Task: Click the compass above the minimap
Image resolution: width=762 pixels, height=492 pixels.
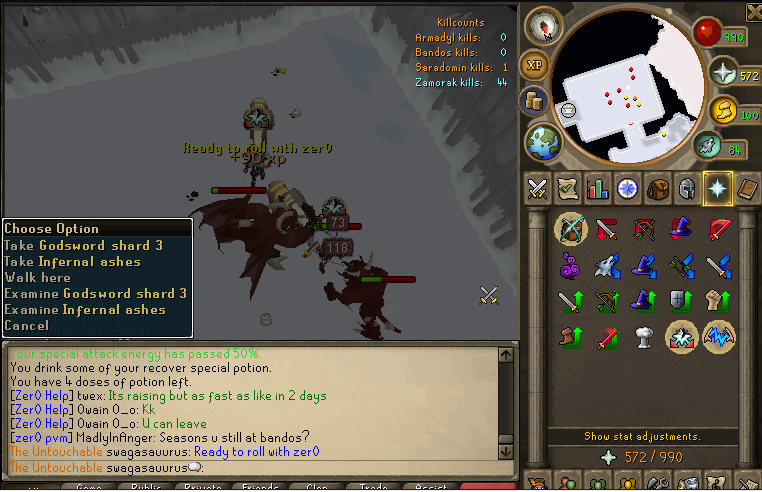Action: (x=543, y=24)
